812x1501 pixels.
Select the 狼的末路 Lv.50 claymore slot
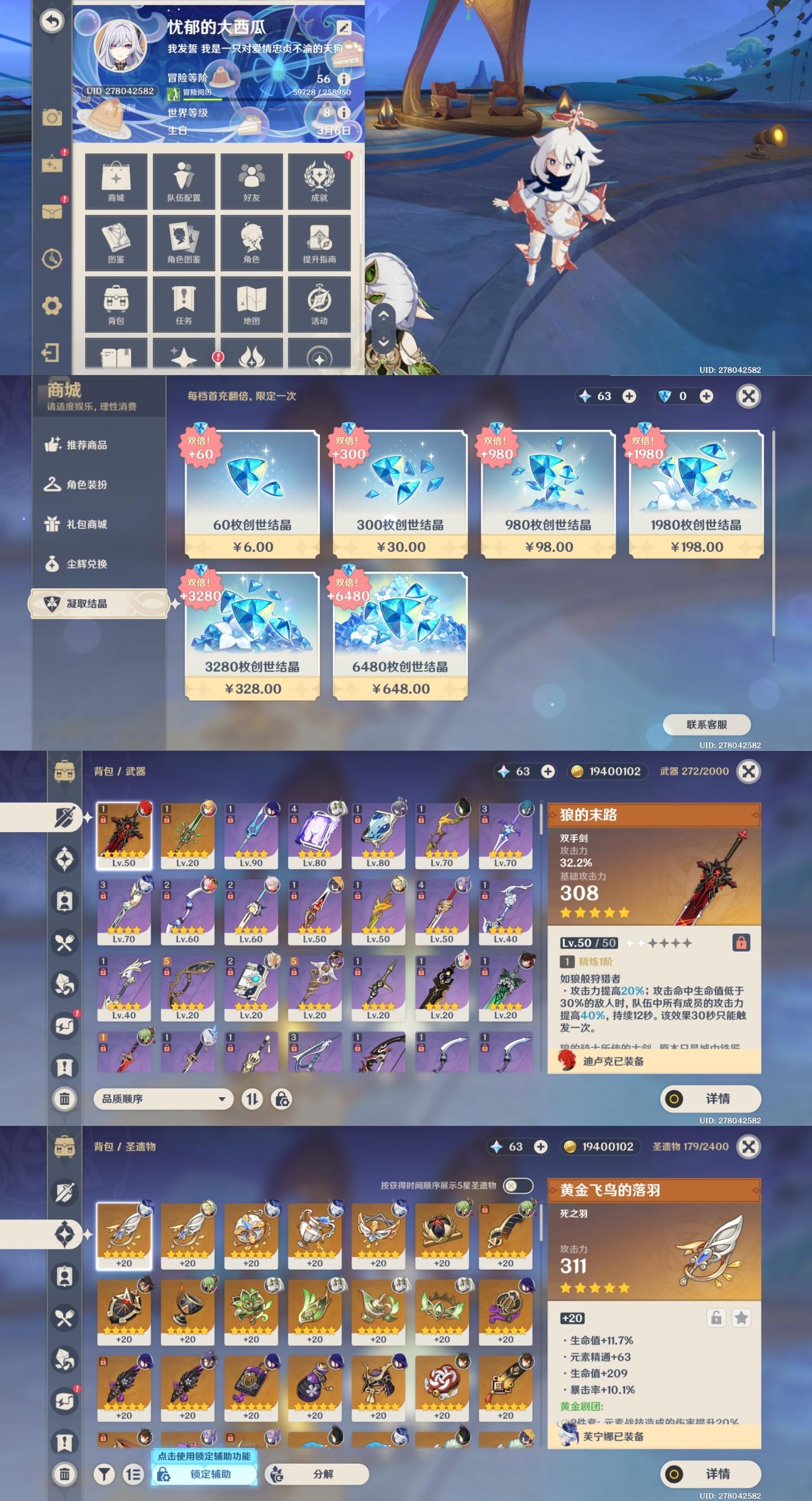[x=123, y=834]
